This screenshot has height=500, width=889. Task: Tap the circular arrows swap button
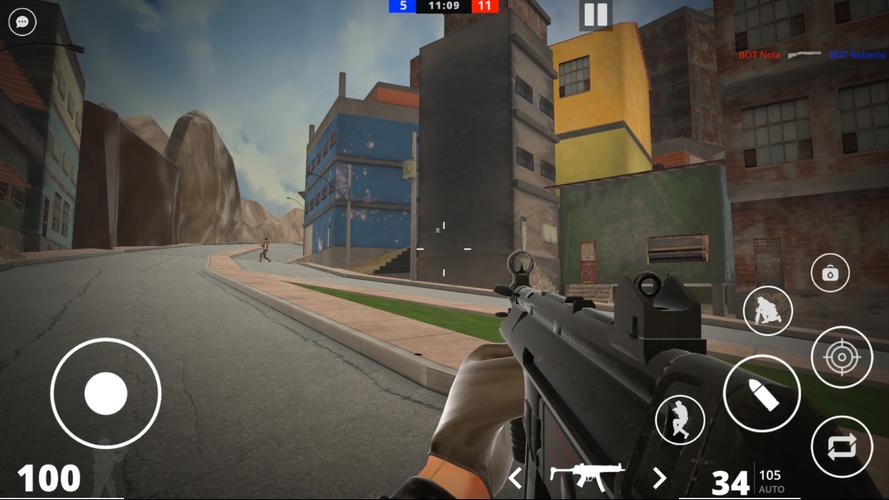(841, 446)
